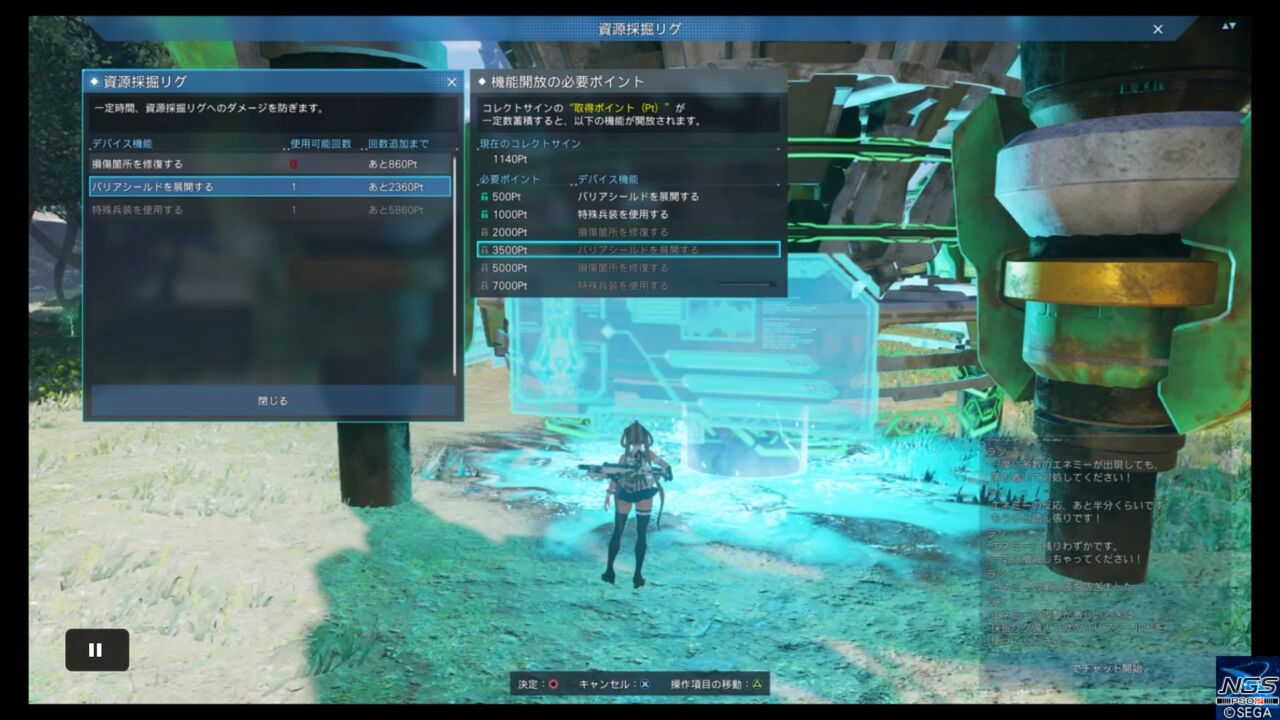Click the progress bar beside the 7000Pt row
Screen dimensions: 1280x720
click(745, 285)
